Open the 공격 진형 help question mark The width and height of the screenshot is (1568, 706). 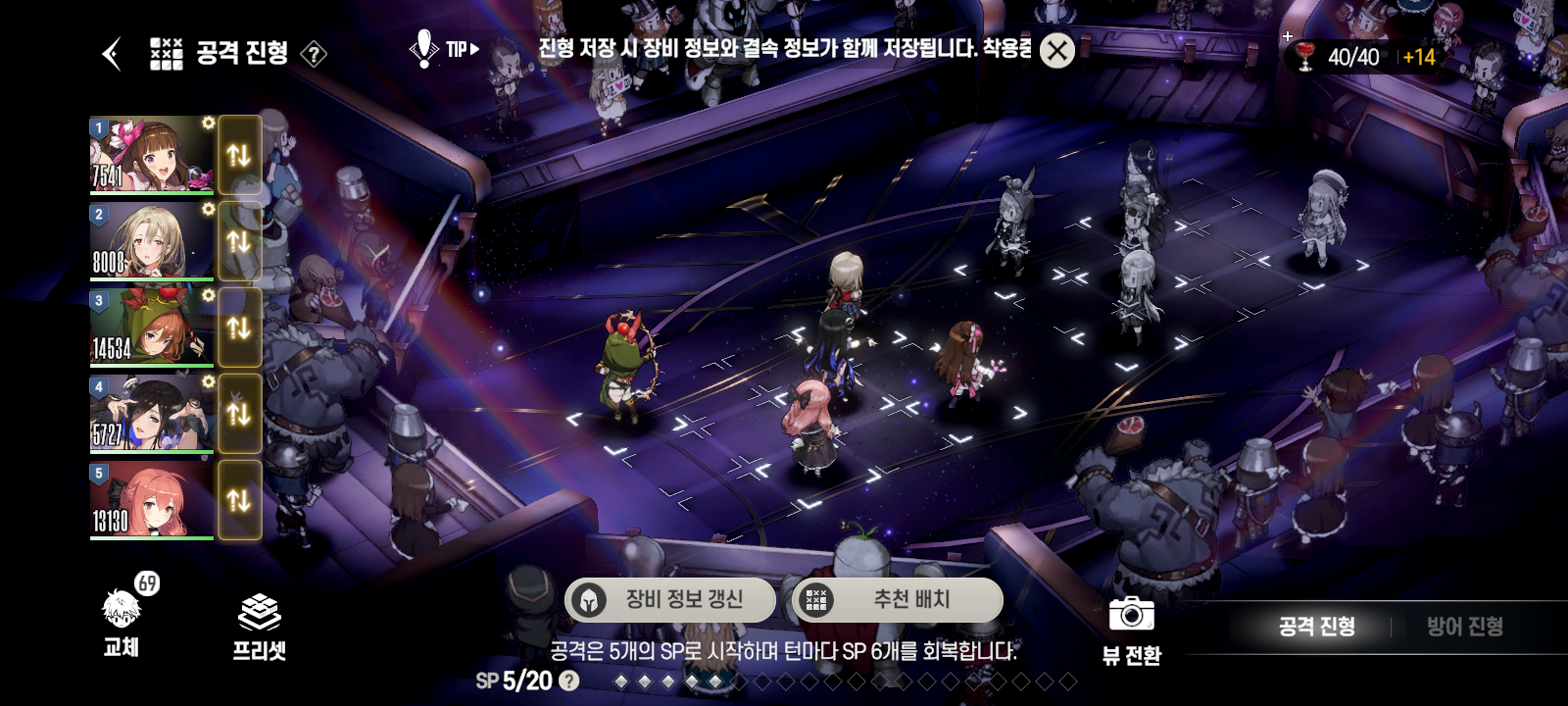314,54
